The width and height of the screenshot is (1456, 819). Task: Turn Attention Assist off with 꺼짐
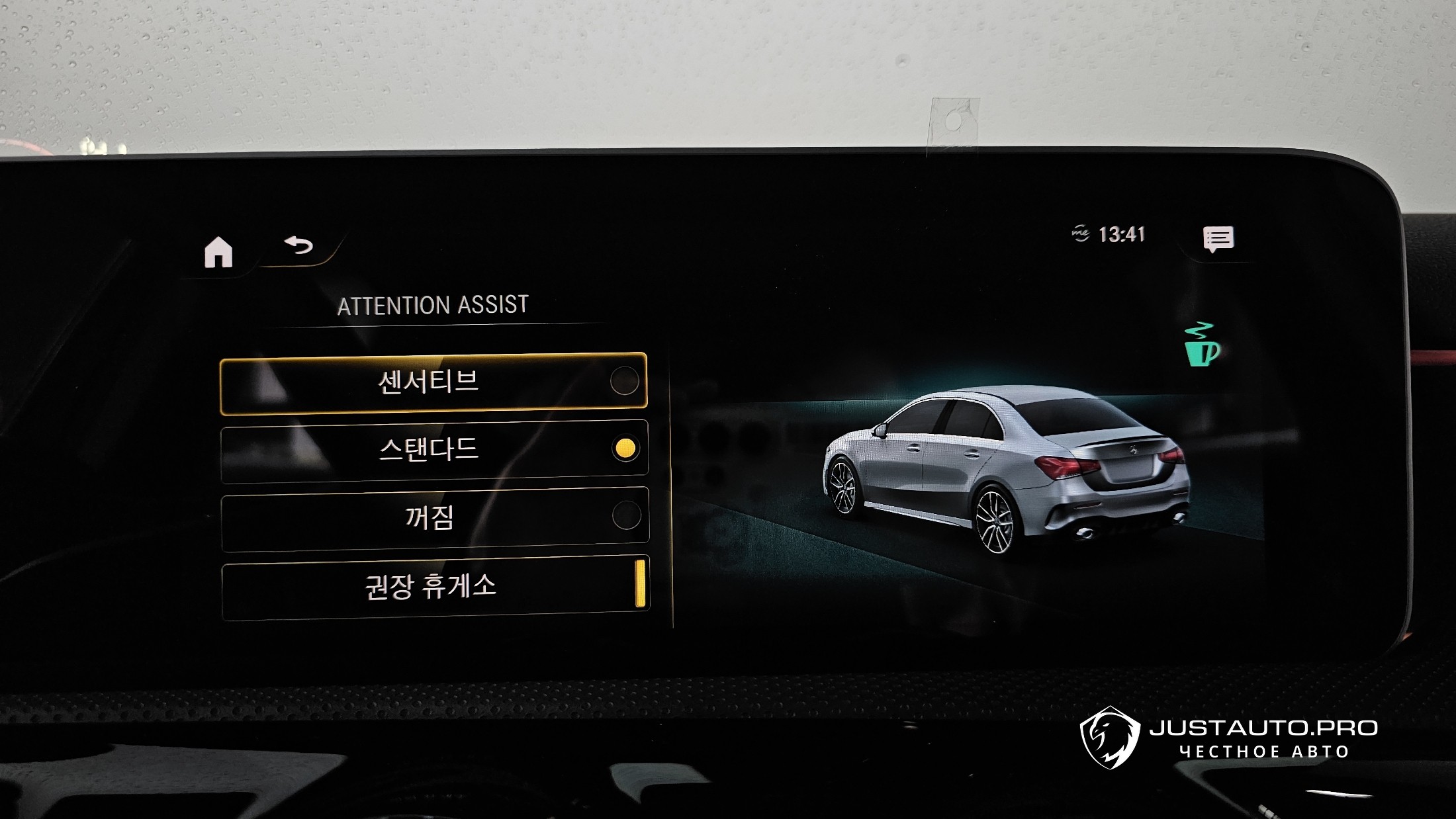click(x=435, y=518)
